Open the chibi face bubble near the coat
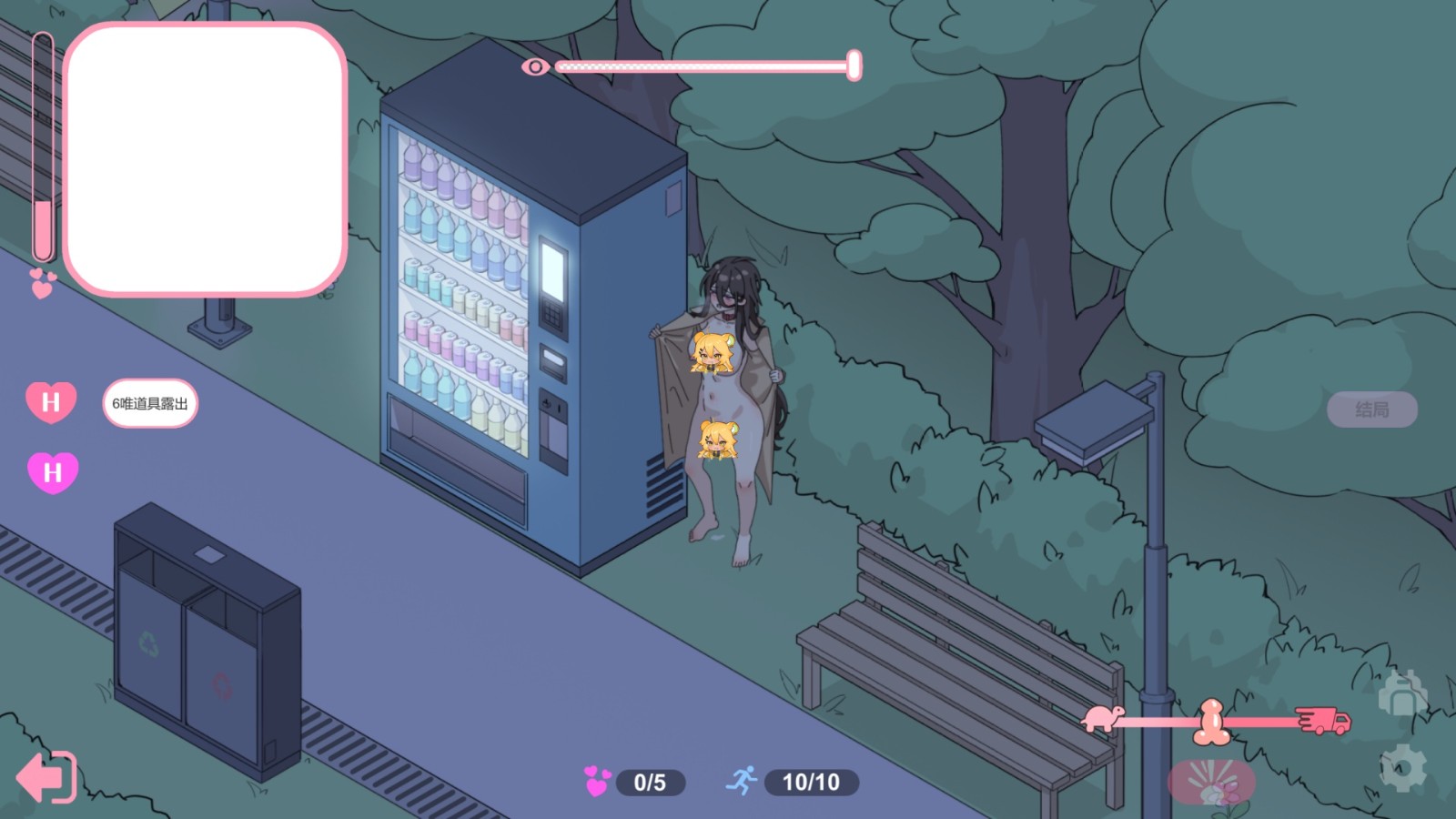 (713, 352)
